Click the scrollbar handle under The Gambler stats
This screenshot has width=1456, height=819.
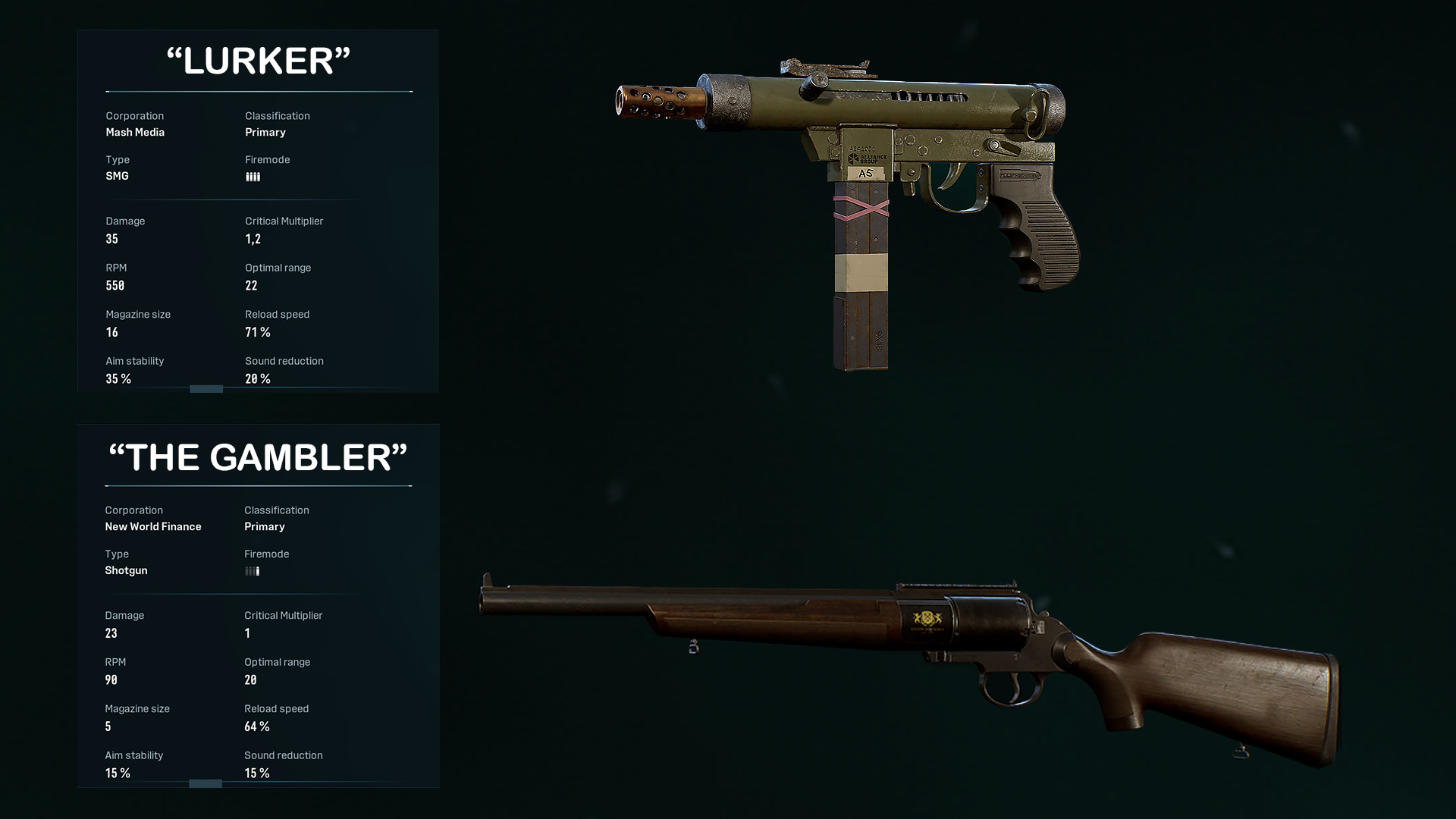[206, 783]
